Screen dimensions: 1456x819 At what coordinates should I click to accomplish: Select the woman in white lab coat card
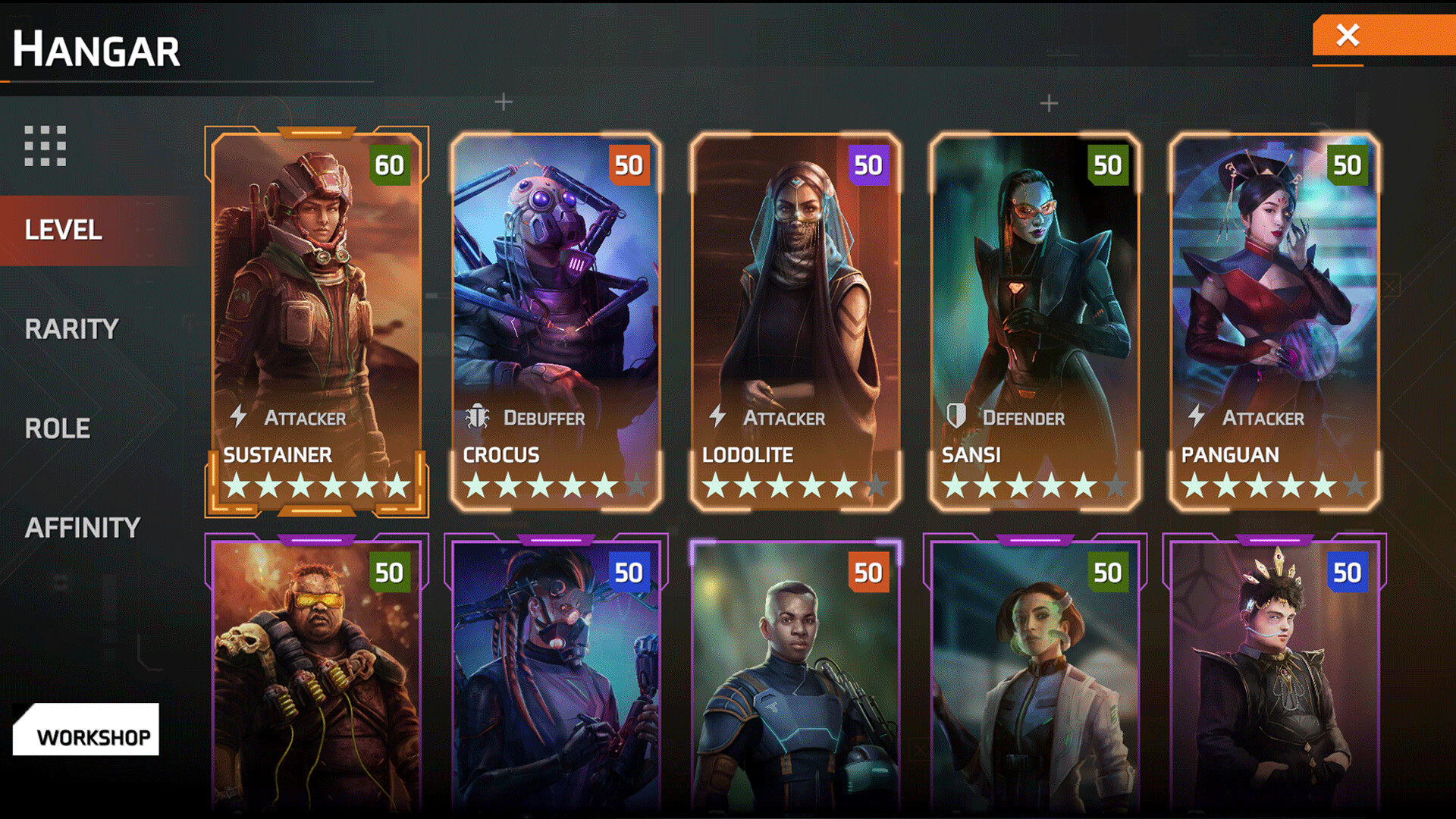click(1035, 675)
